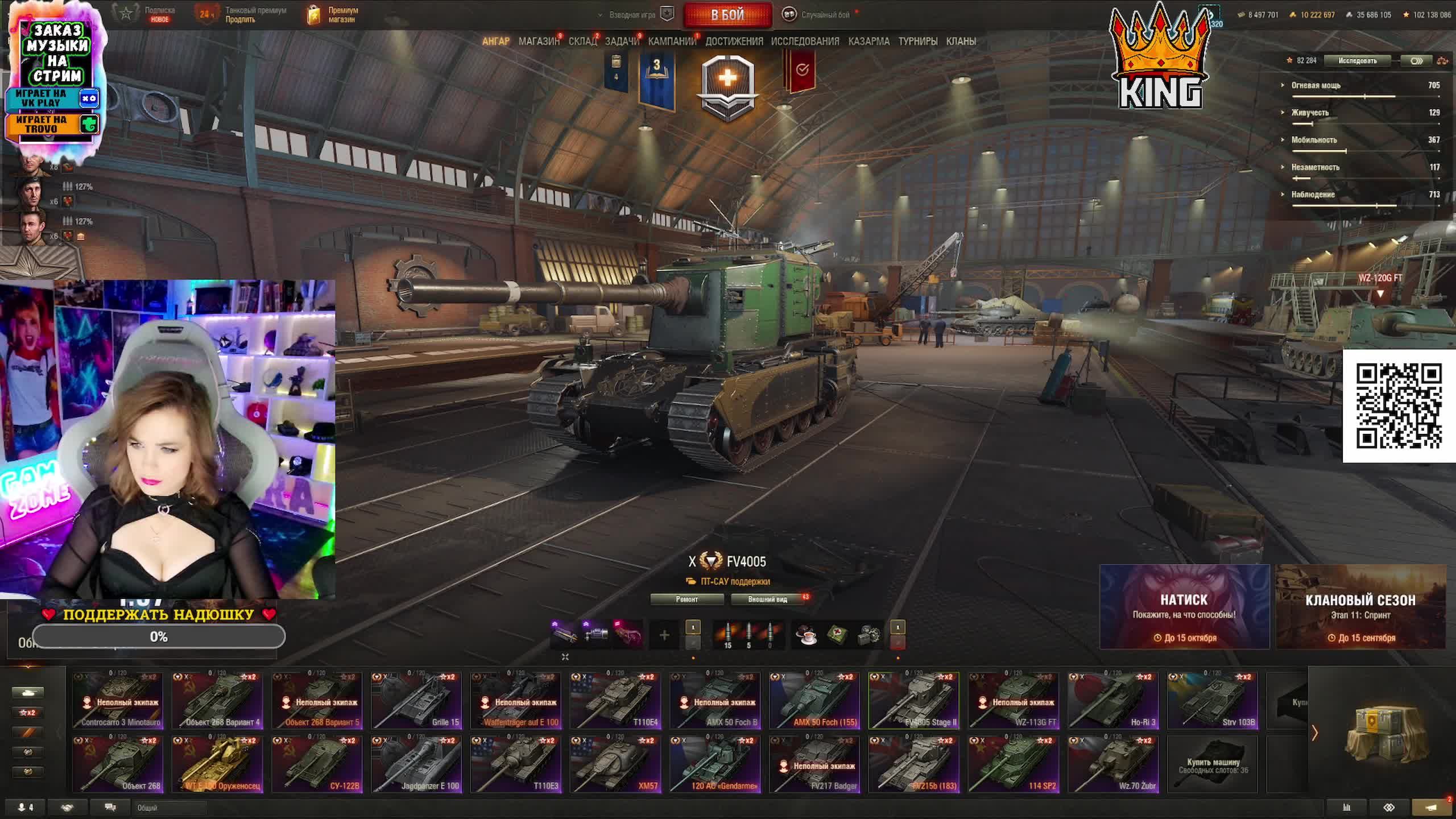The image size is (1456, 819).
Task: Click Купить машину slot
Action: coord(1213,764)
